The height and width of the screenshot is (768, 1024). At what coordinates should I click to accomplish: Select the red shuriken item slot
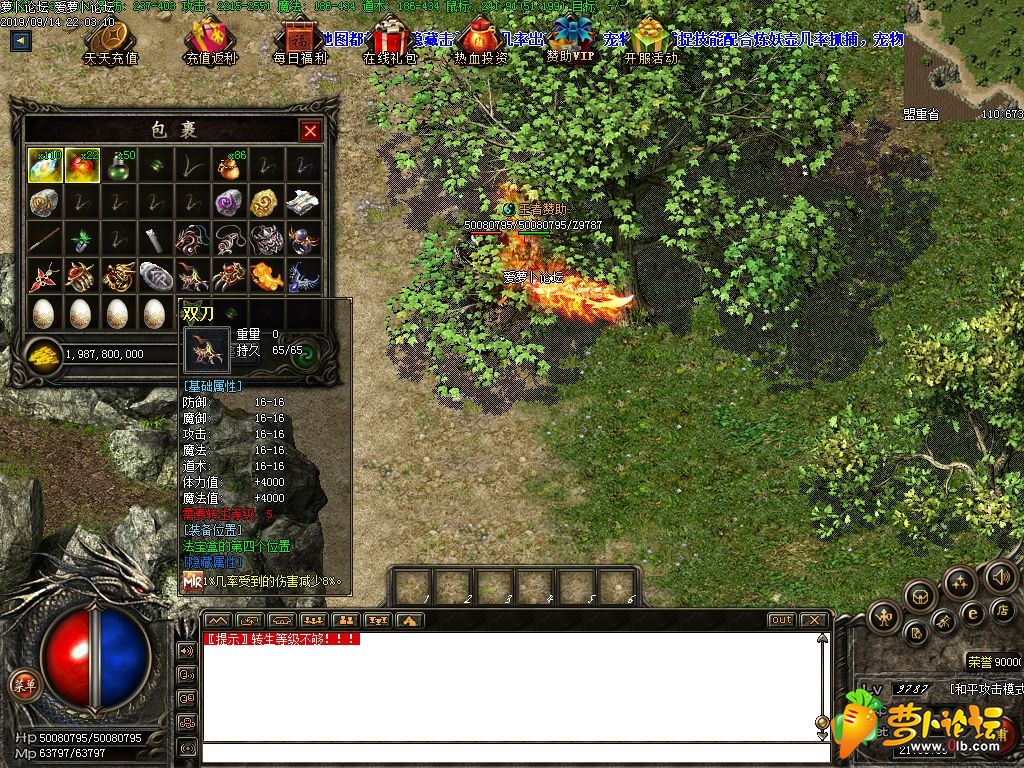pos(46,275)
